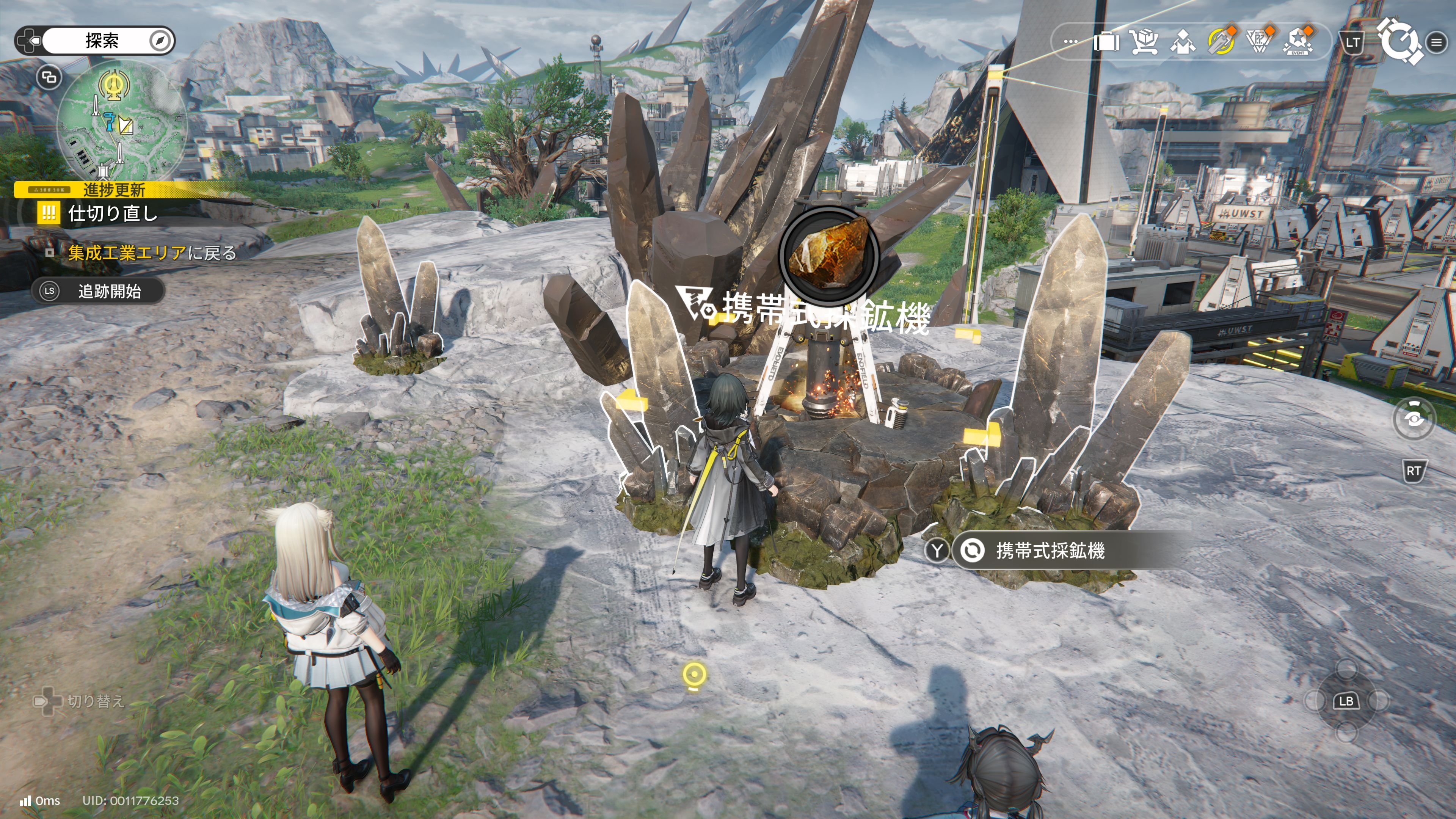Open the briefcase inventory icon
Screen dimensions: 1456x819
point(1106,42)
